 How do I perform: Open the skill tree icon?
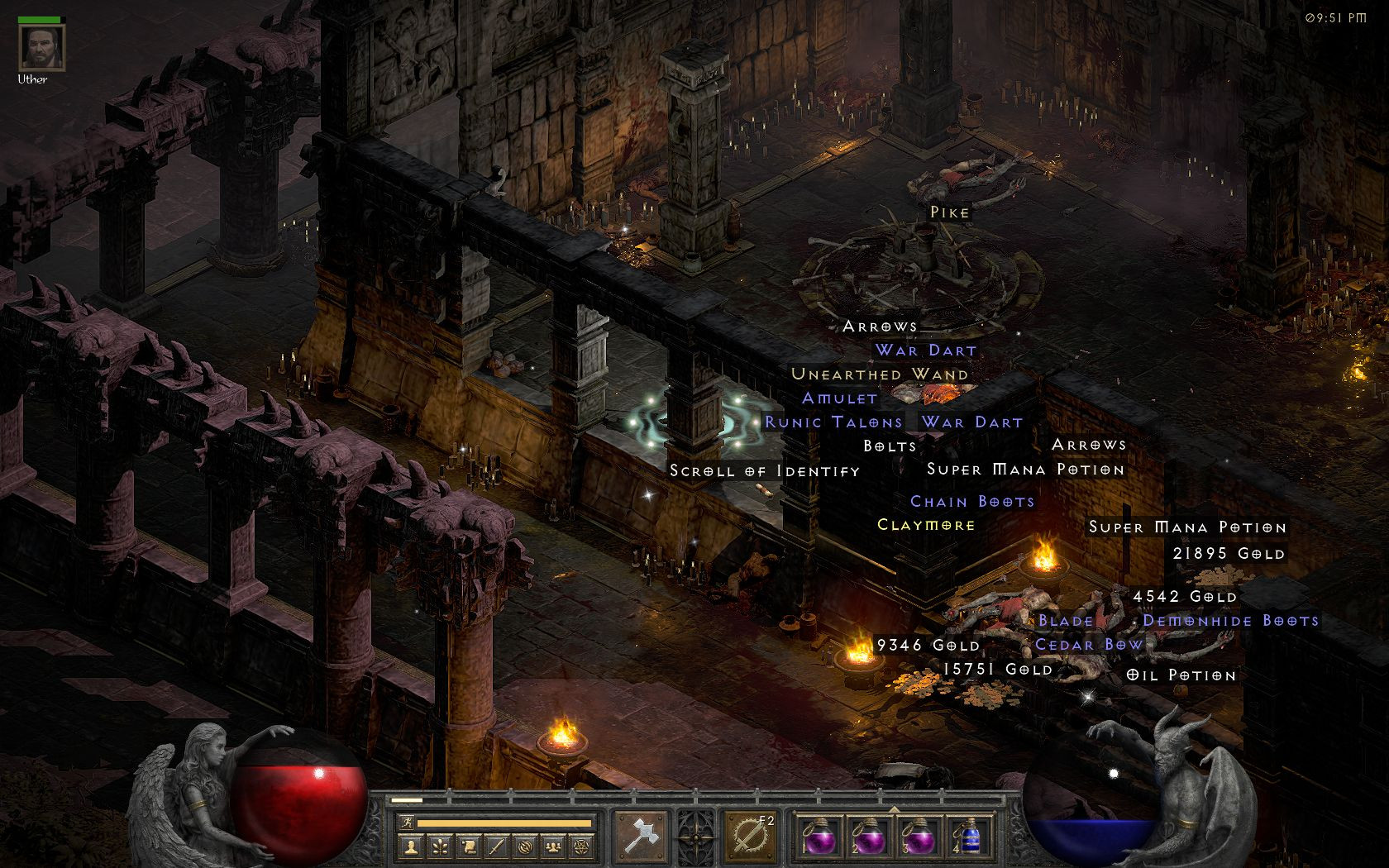441,846
